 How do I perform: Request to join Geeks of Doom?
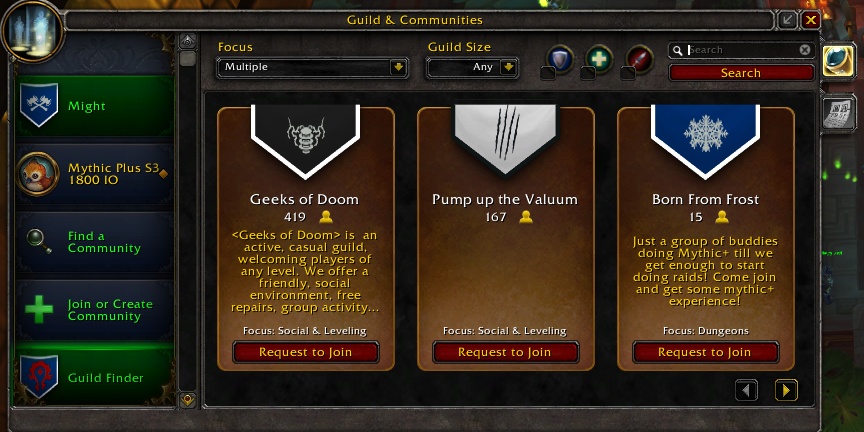306,352
